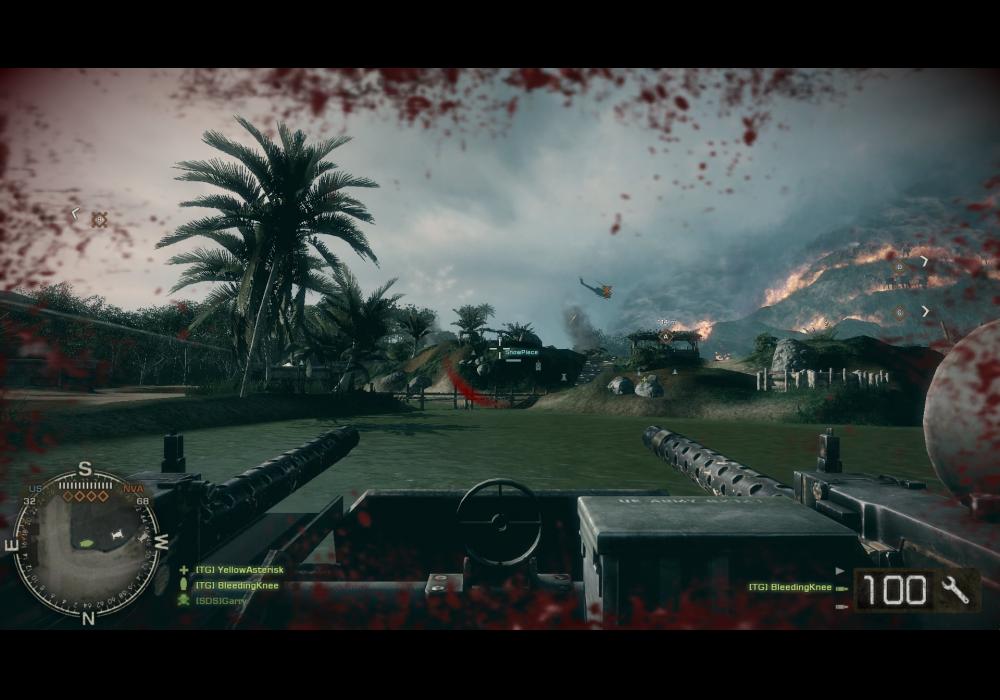Select BleedingKnee's vehicle seat entry

click(790, 588)
